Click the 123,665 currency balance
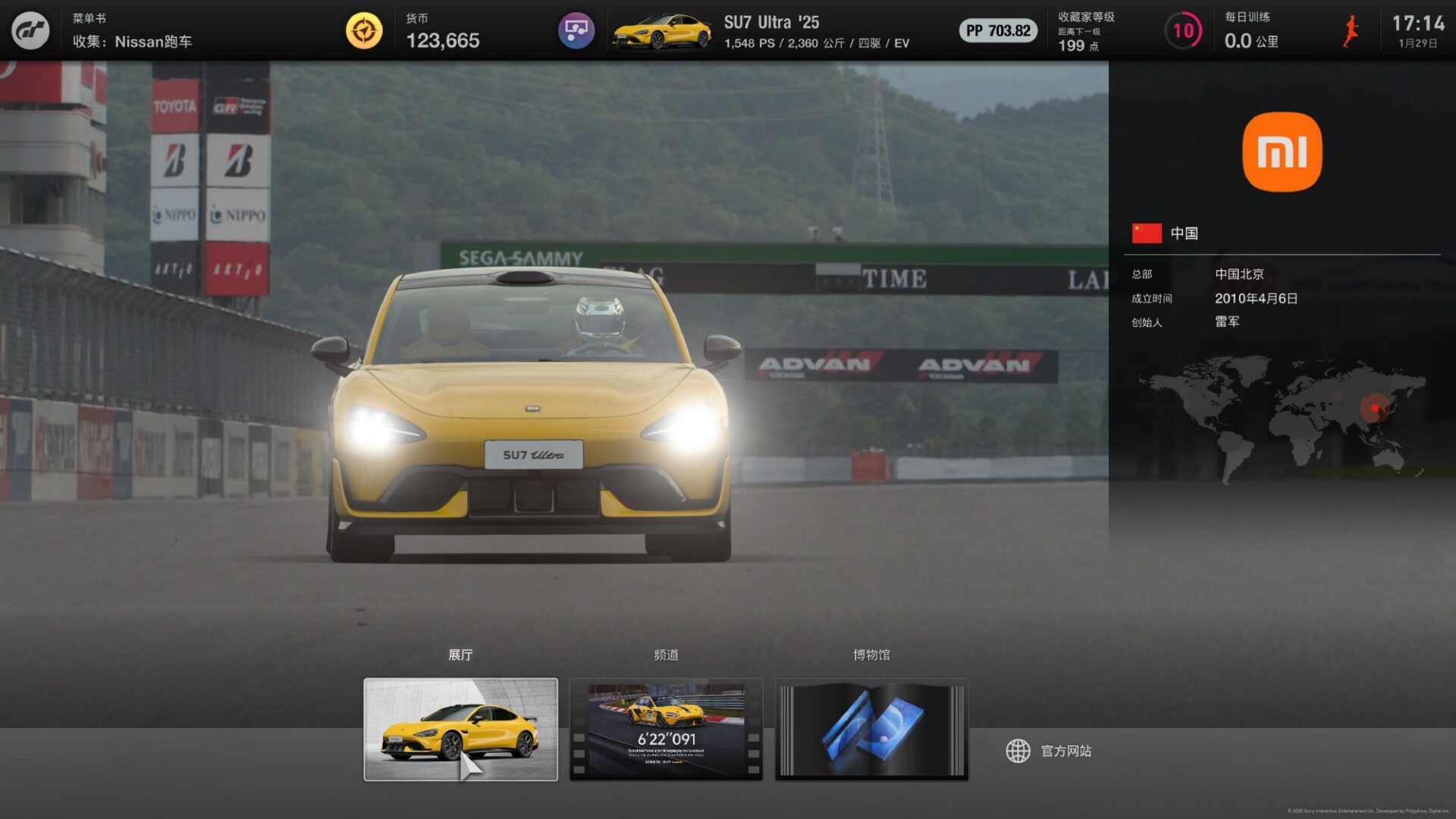 point(442,40)
